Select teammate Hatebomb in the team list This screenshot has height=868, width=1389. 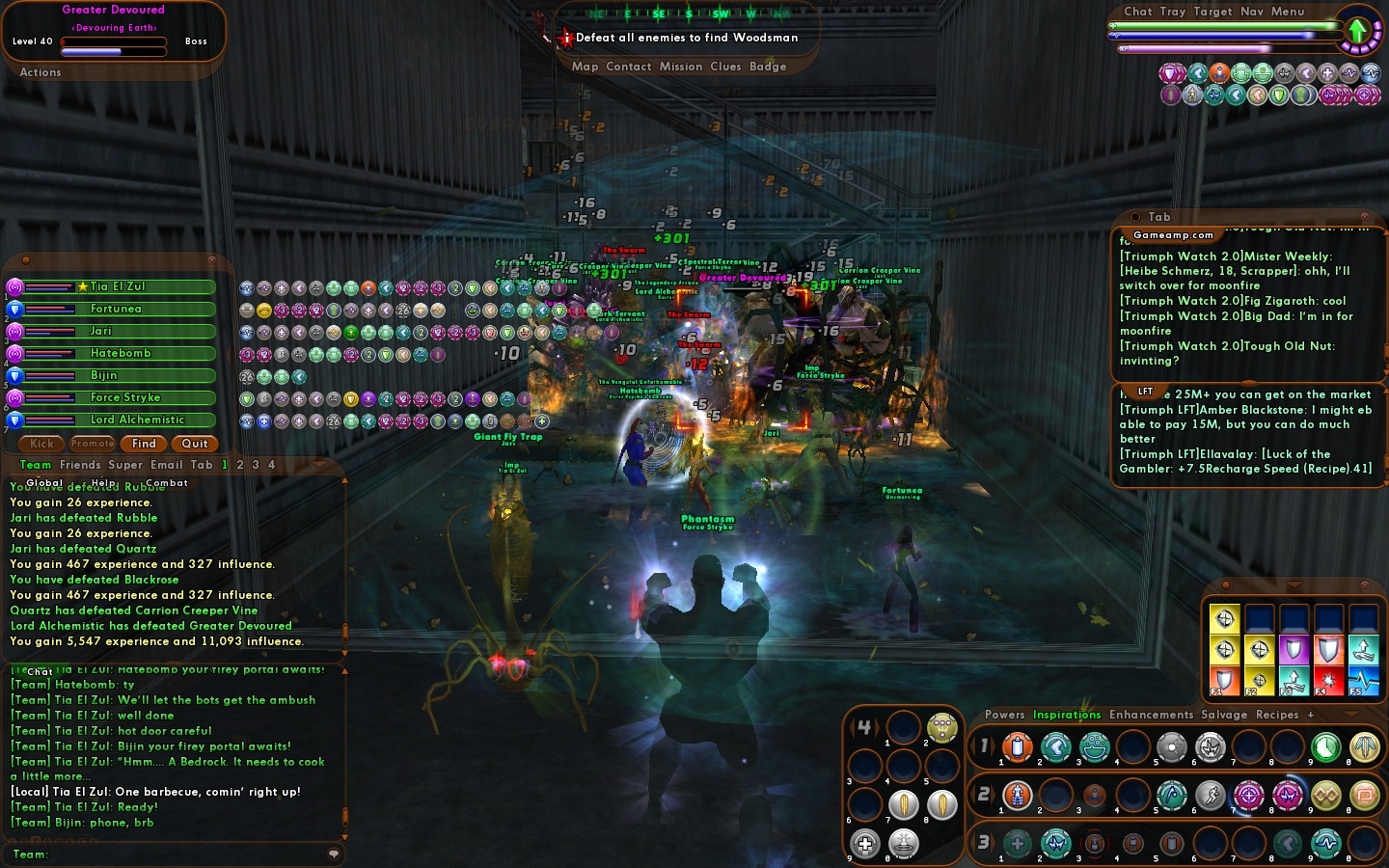point(121,353)
